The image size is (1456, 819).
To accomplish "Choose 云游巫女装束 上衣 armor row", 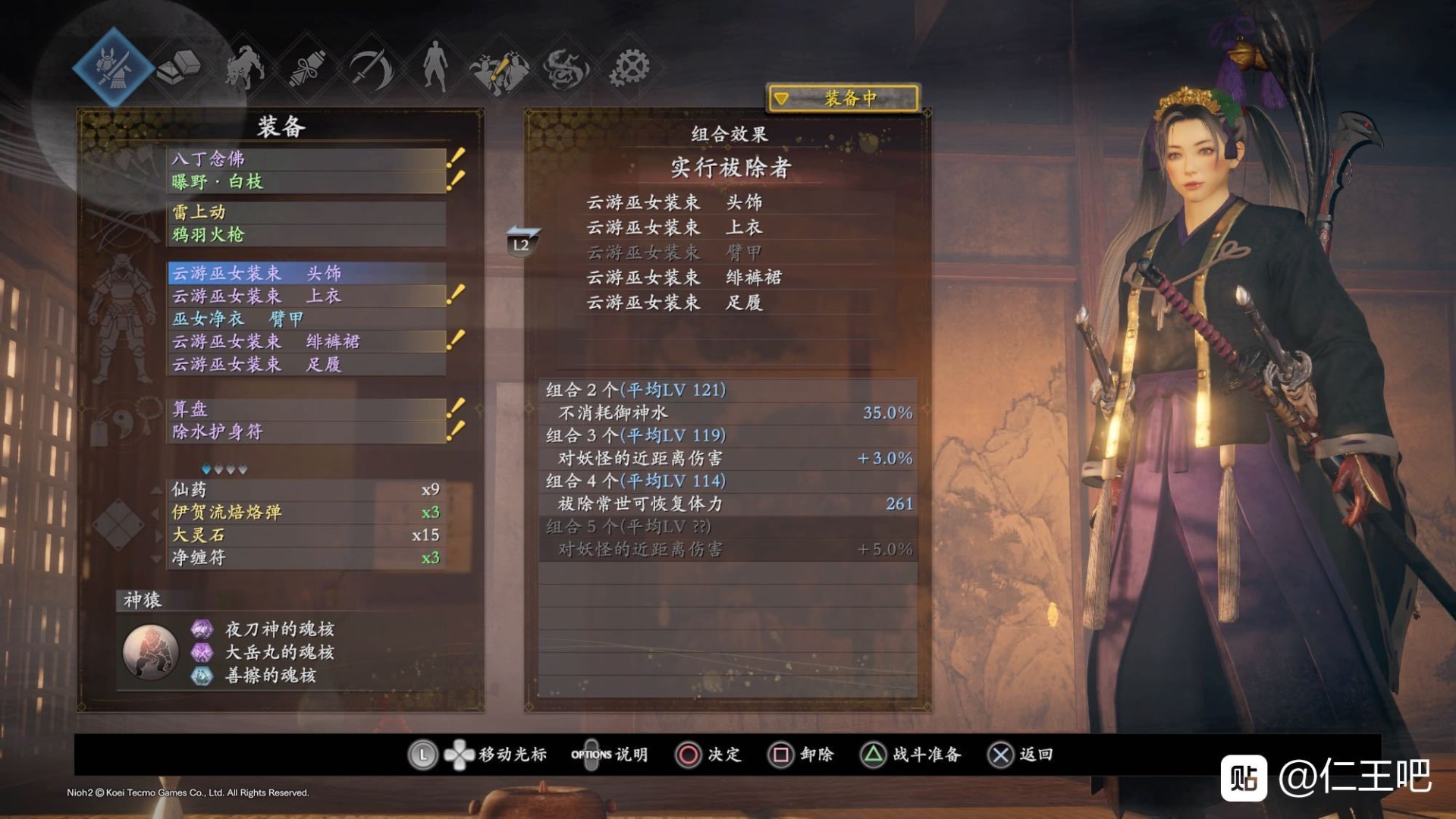I will tap(306, 296).
